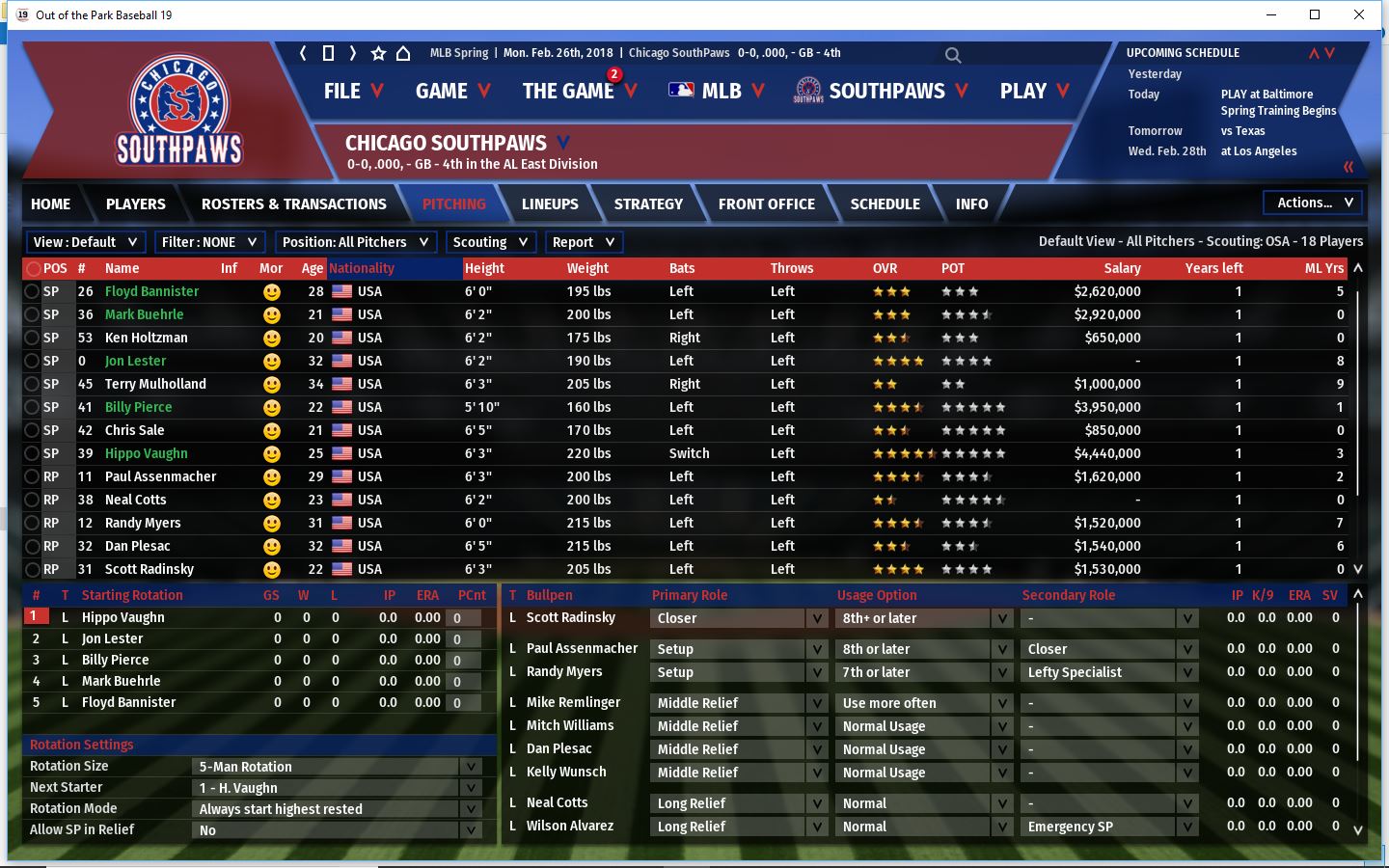Open the Position: All Pitchers filter
The width and height of the screenshot is (1389, 868).
355,242
